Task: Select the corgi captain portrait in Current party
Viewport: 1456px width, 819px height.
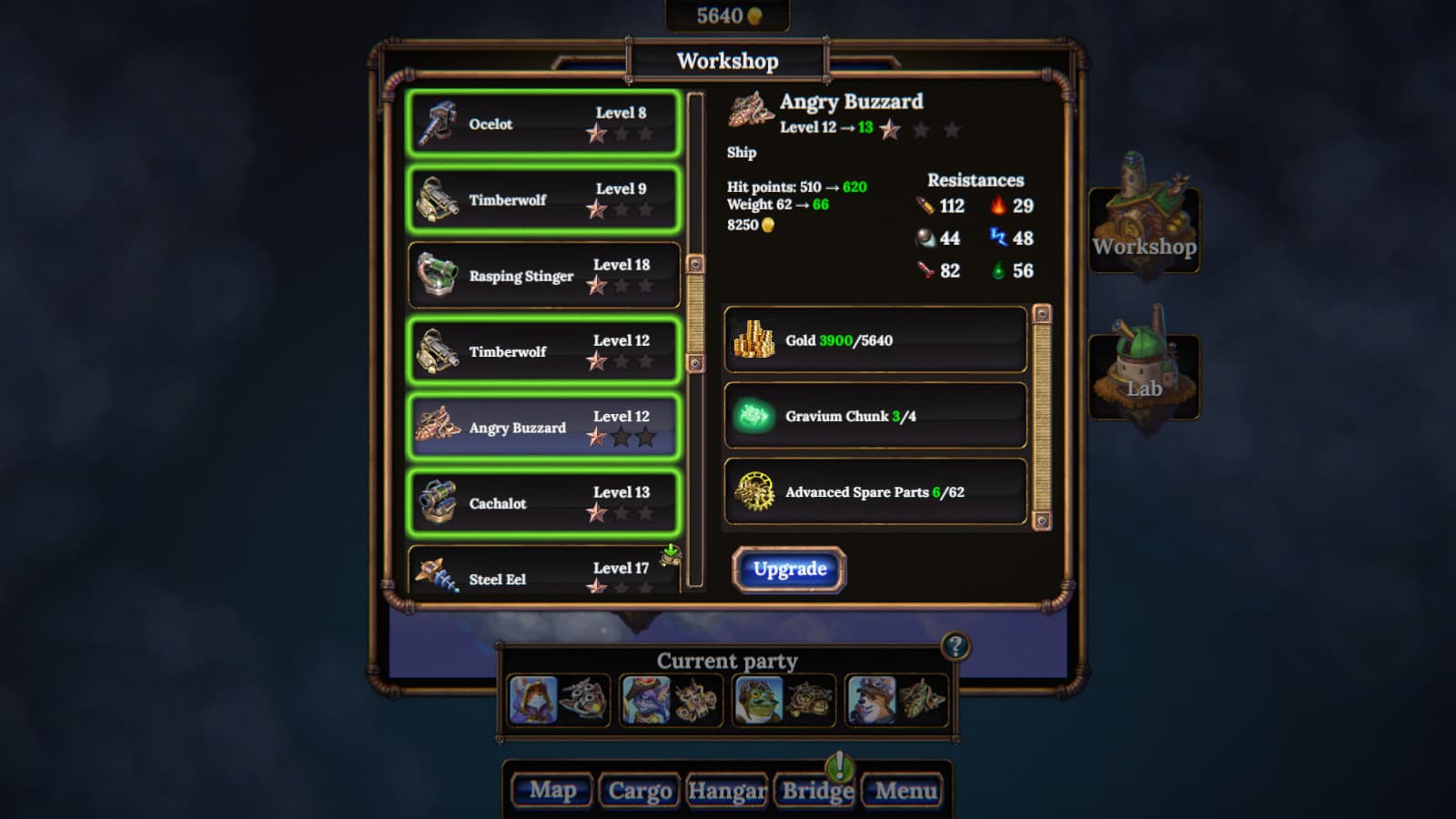Action: point(871,701)
